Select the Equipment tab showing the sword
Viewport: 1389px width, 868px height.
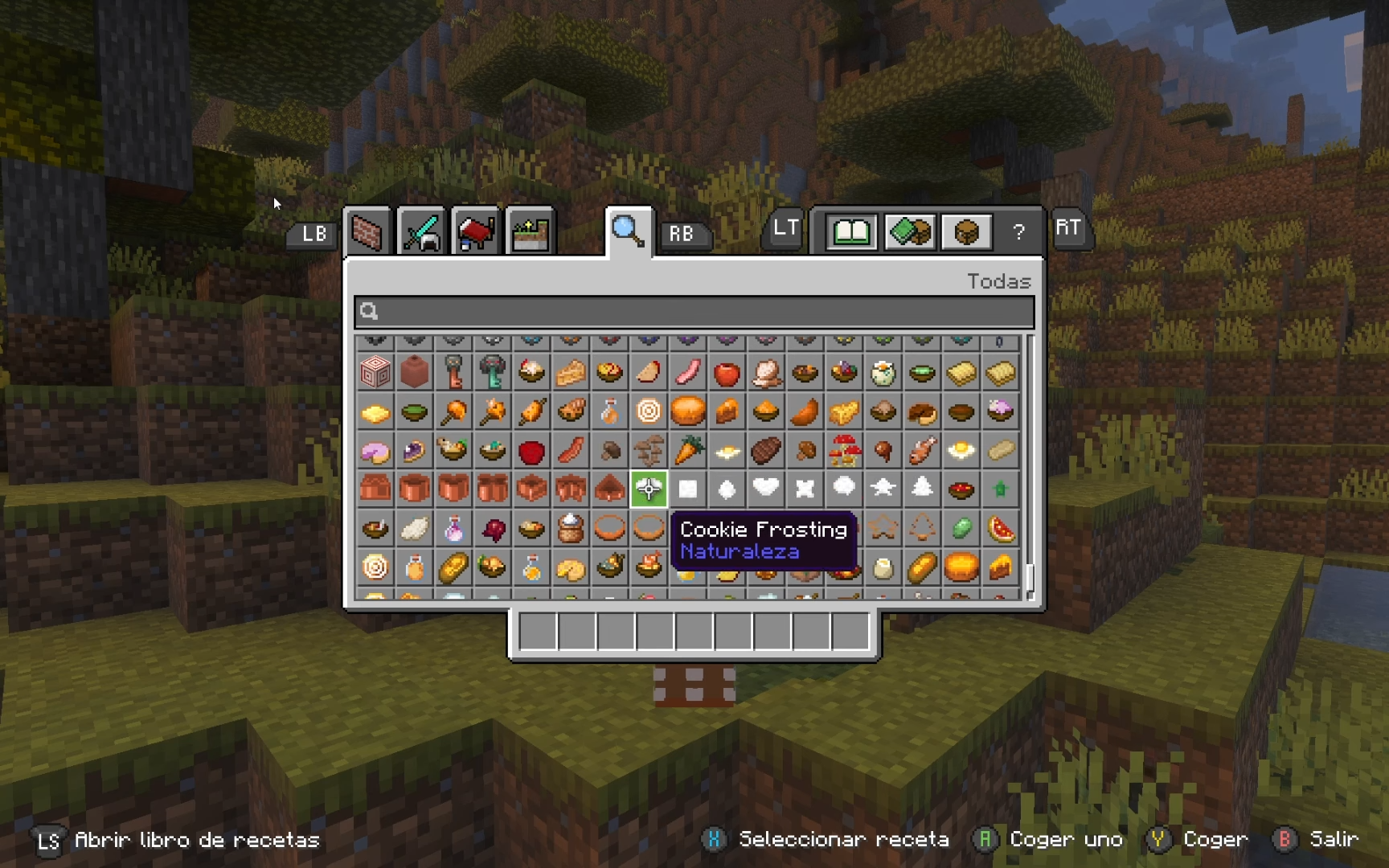(x=421, y=231)
